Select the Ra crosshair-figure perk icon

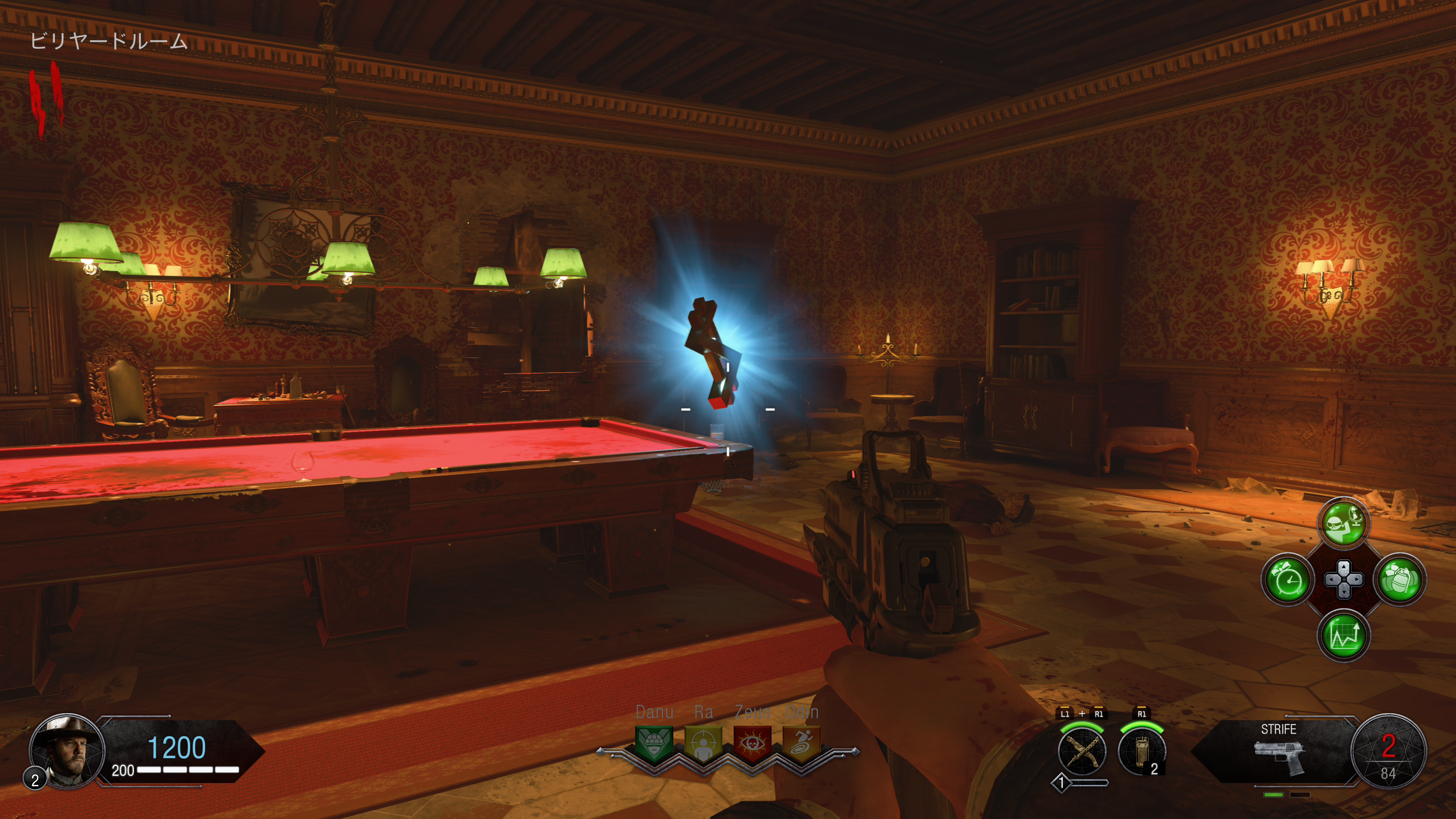703,744
